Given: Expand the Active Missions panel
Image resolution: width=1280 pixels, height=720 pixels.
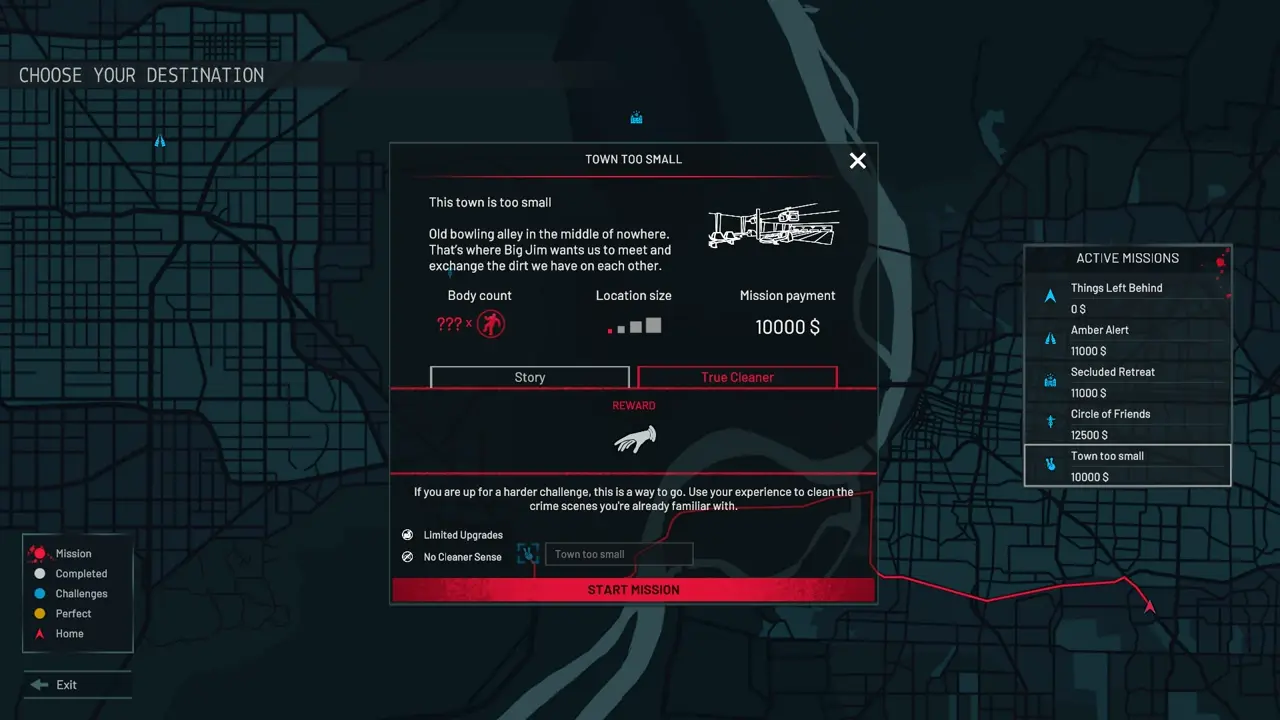Looking at the screenshot, I should pyautogui.click(x=1127, y=258).
